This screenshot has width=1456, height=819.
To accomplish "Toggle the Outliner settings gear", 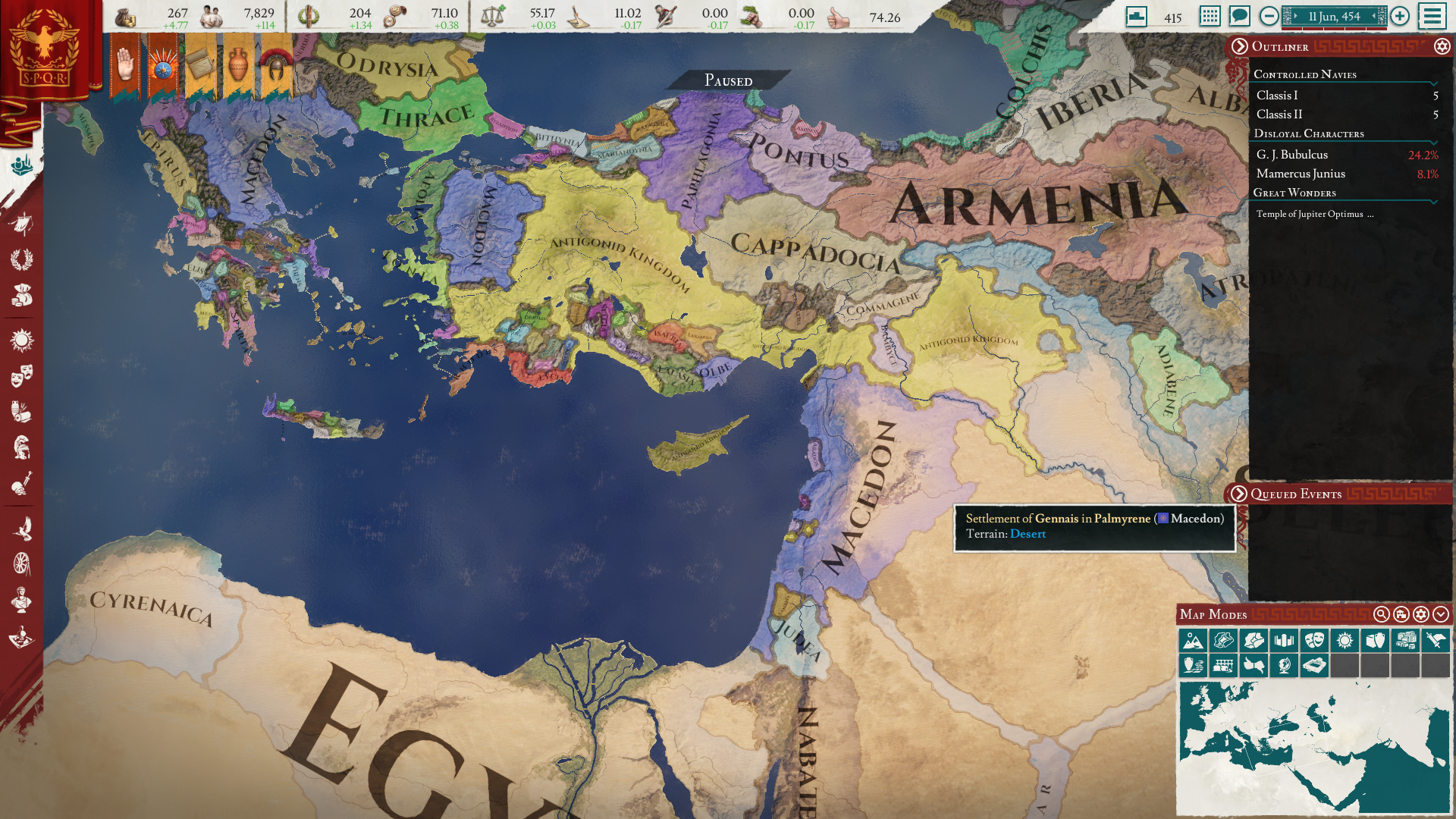I will click(x=1440, y=47).
